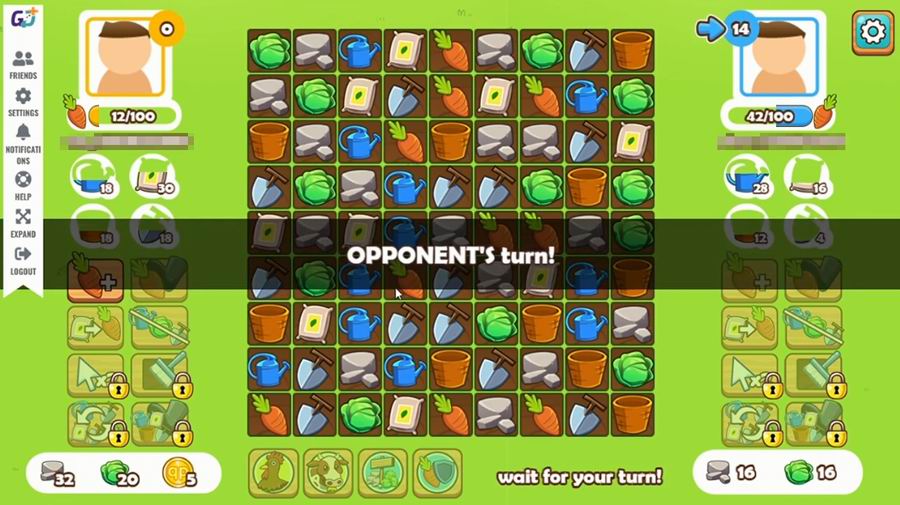Select the locked broom power-up

point(160,375)
